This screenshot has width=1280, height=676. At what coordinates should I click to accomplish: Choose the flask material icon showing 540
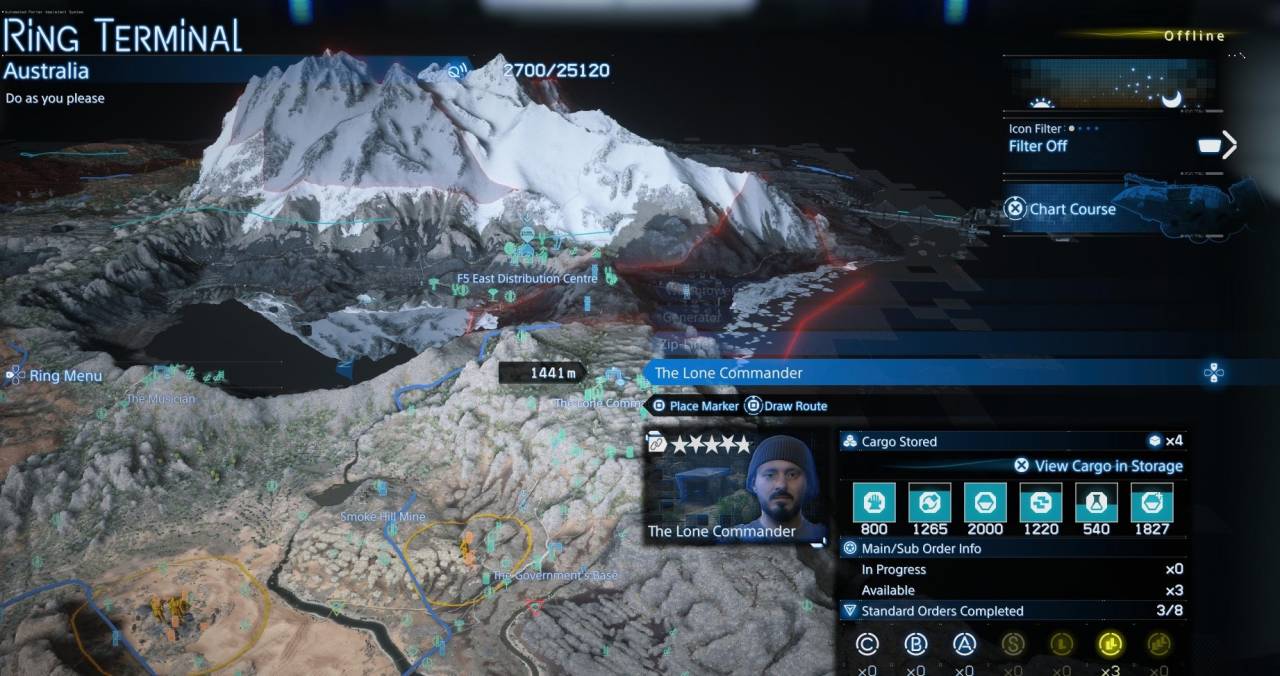pyautogui.click(x=1096, y=503)
